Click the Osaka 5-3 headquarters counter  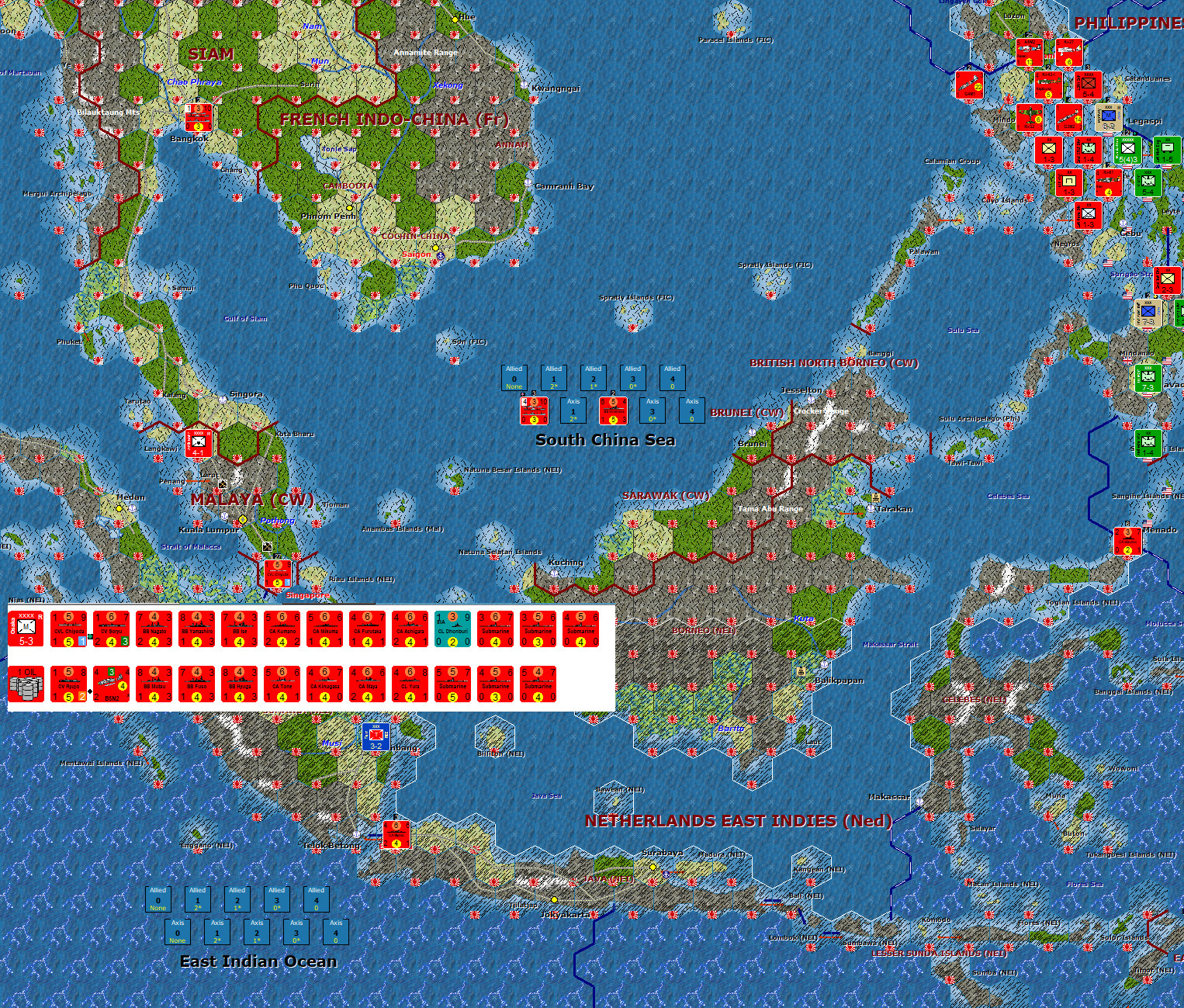(x=26, y=627)
